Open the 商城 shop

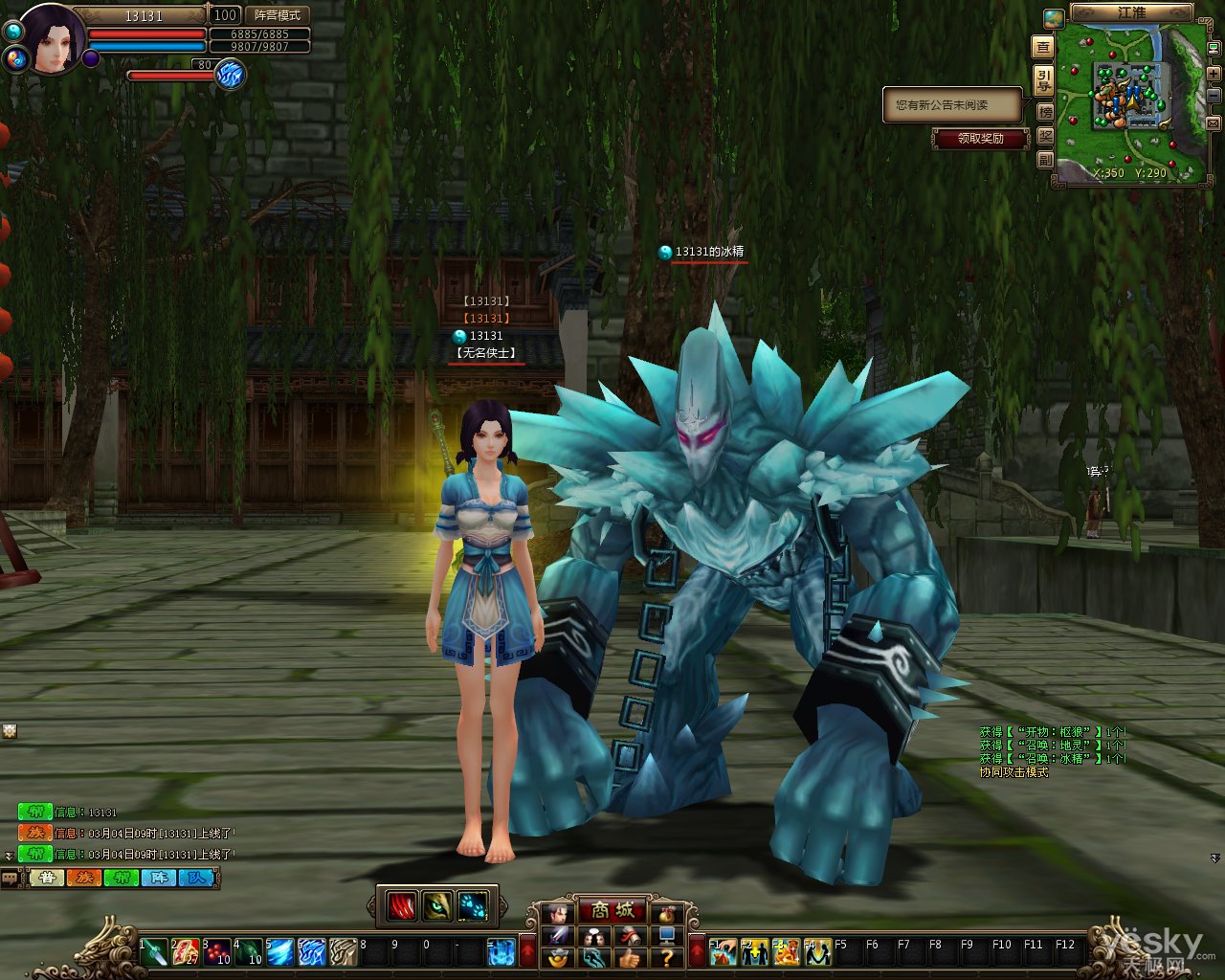(x=612, y=911)
